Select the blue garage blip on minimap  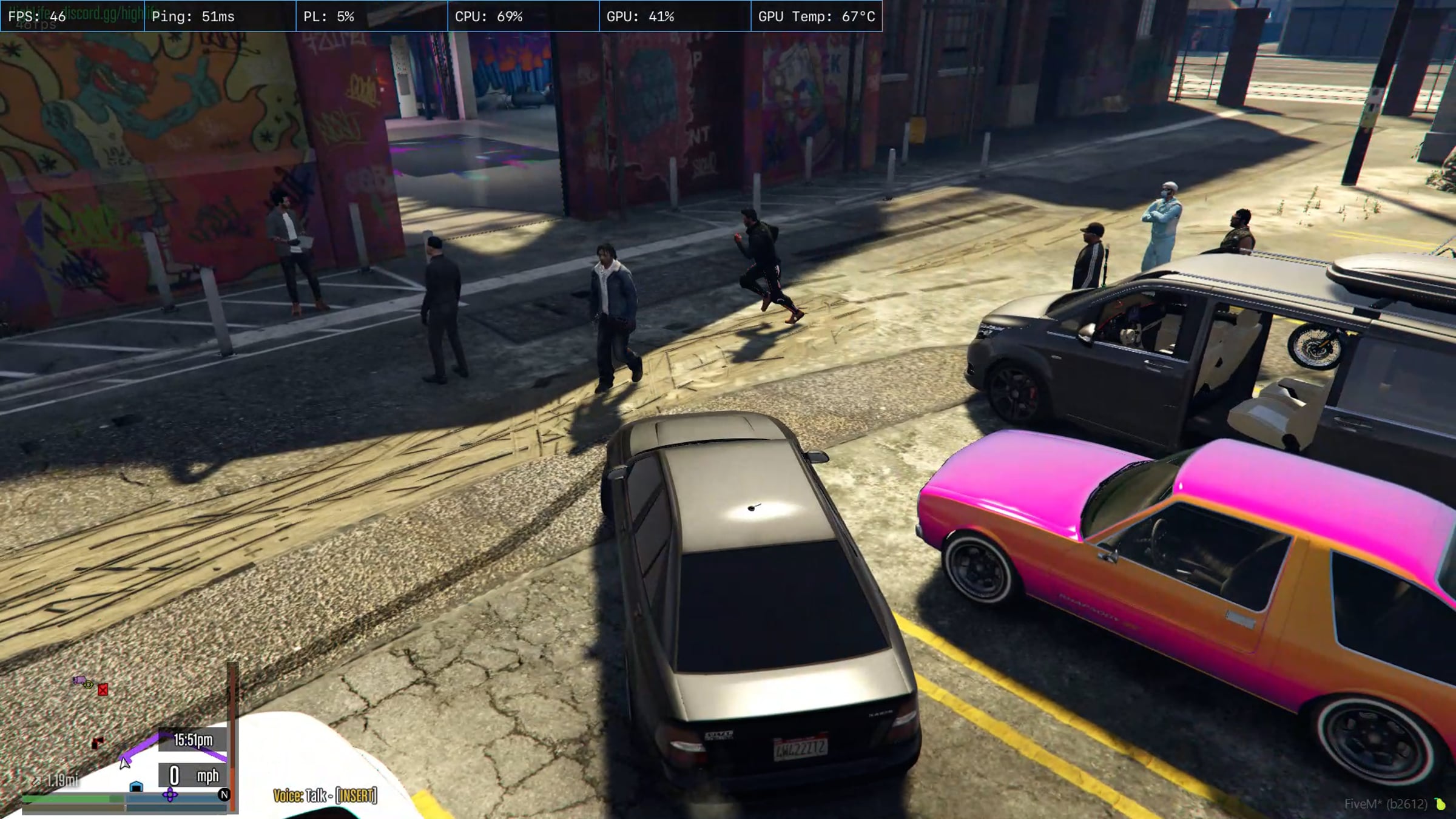(x=136, y=787)
